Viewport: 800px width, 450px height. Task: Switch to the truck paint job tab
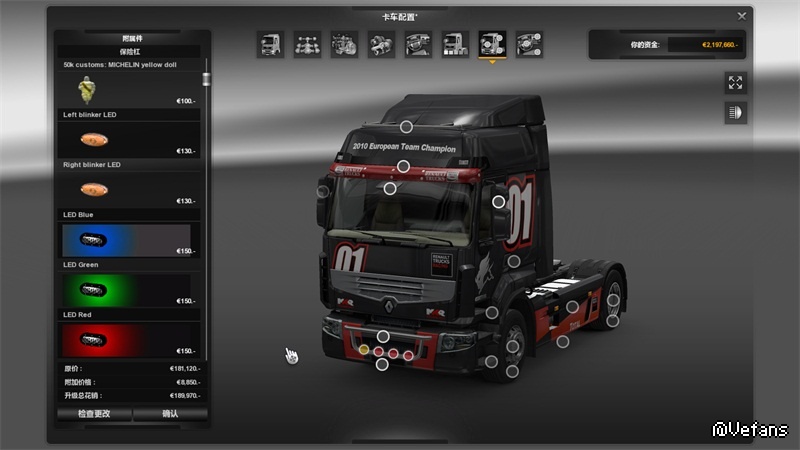point(455,44)
